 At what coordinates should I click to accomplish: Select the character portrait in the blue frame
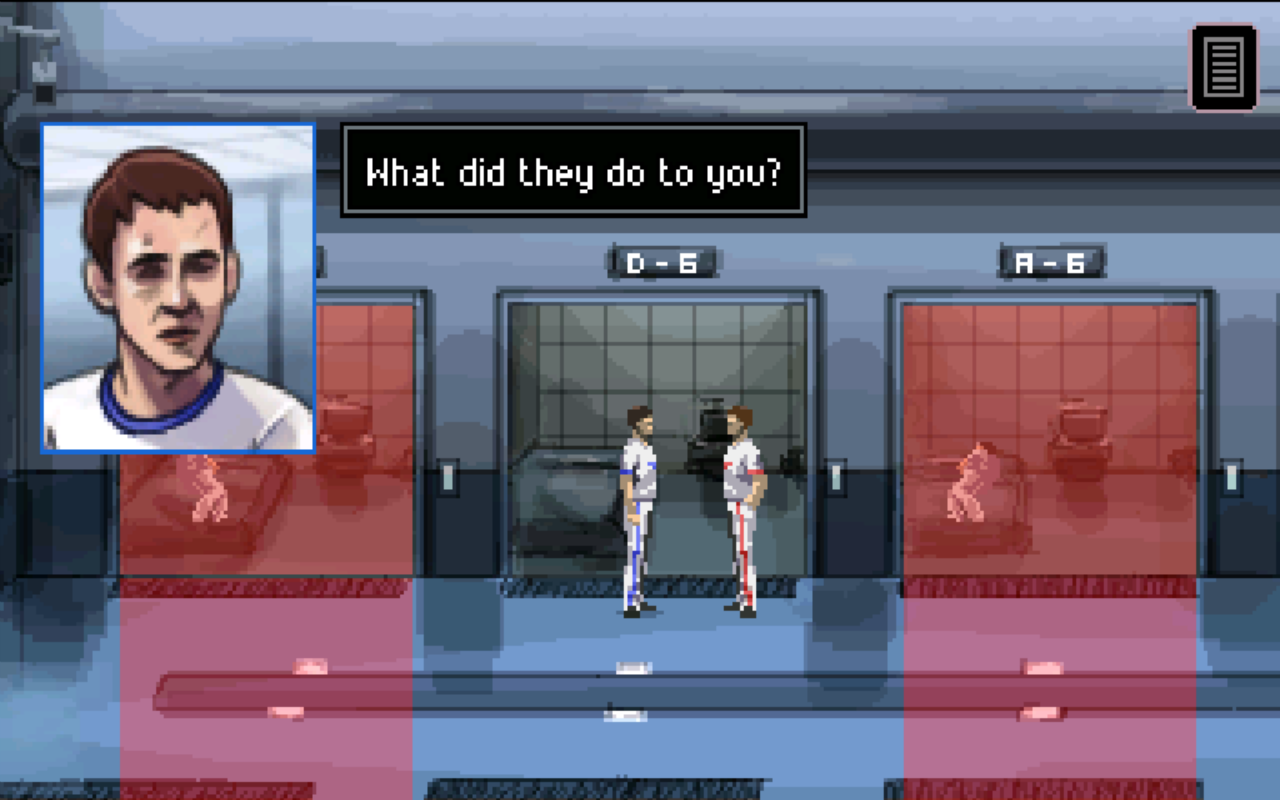(178, 290)
